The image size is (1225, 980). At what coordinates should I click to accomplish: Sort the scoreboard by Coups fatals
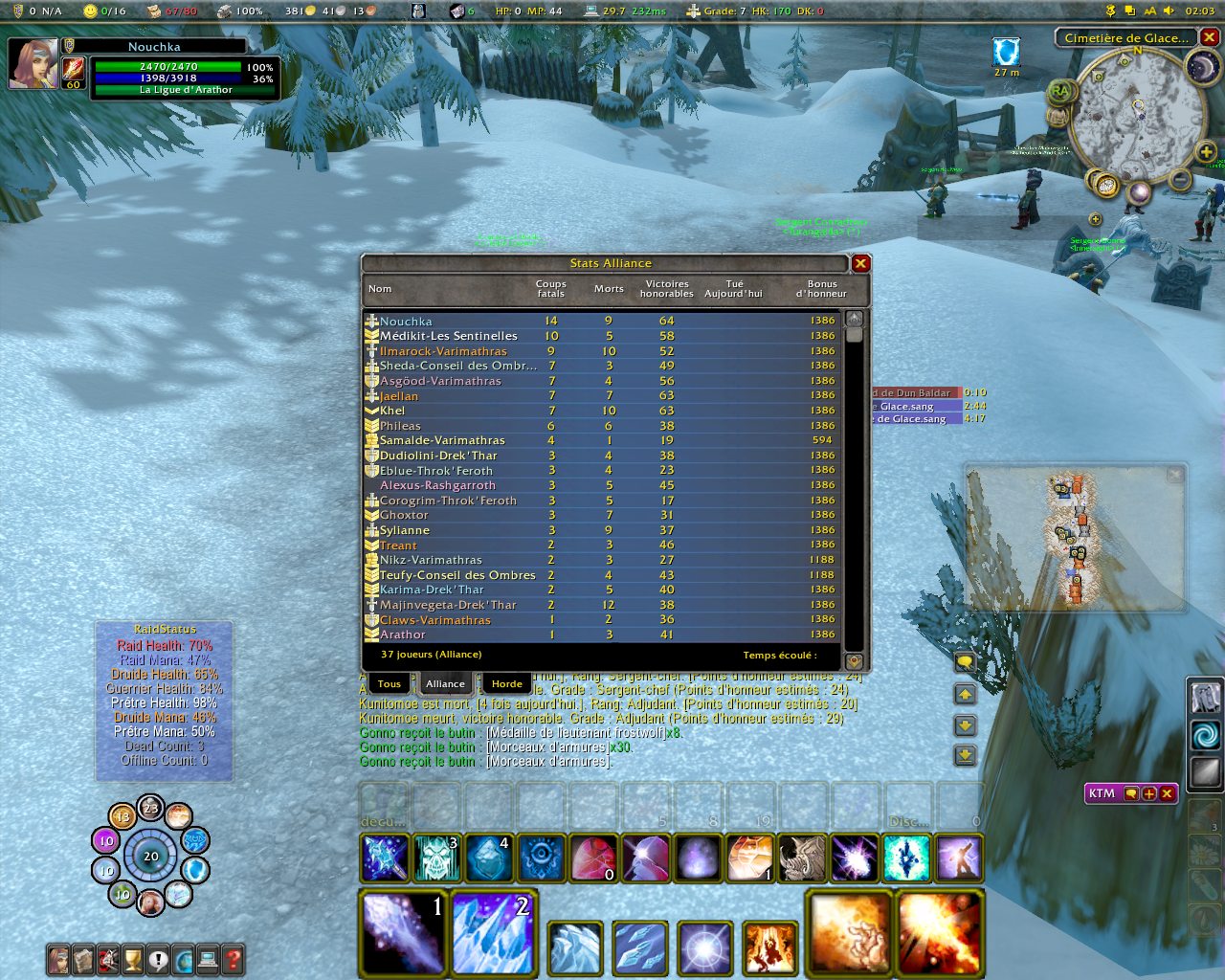(550, 288)
